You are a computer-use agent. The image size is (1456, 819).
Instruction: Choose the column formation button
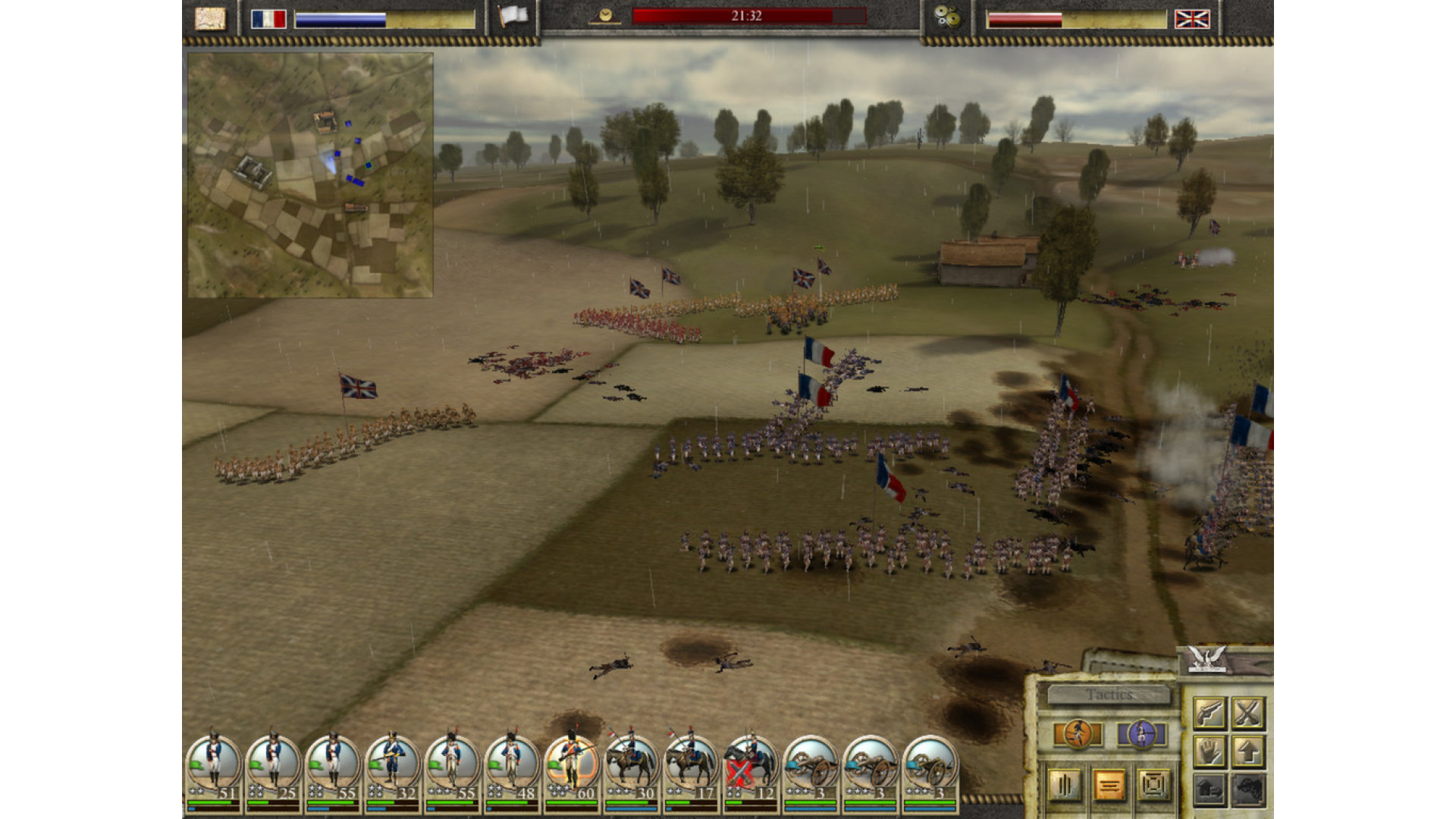1065,785
